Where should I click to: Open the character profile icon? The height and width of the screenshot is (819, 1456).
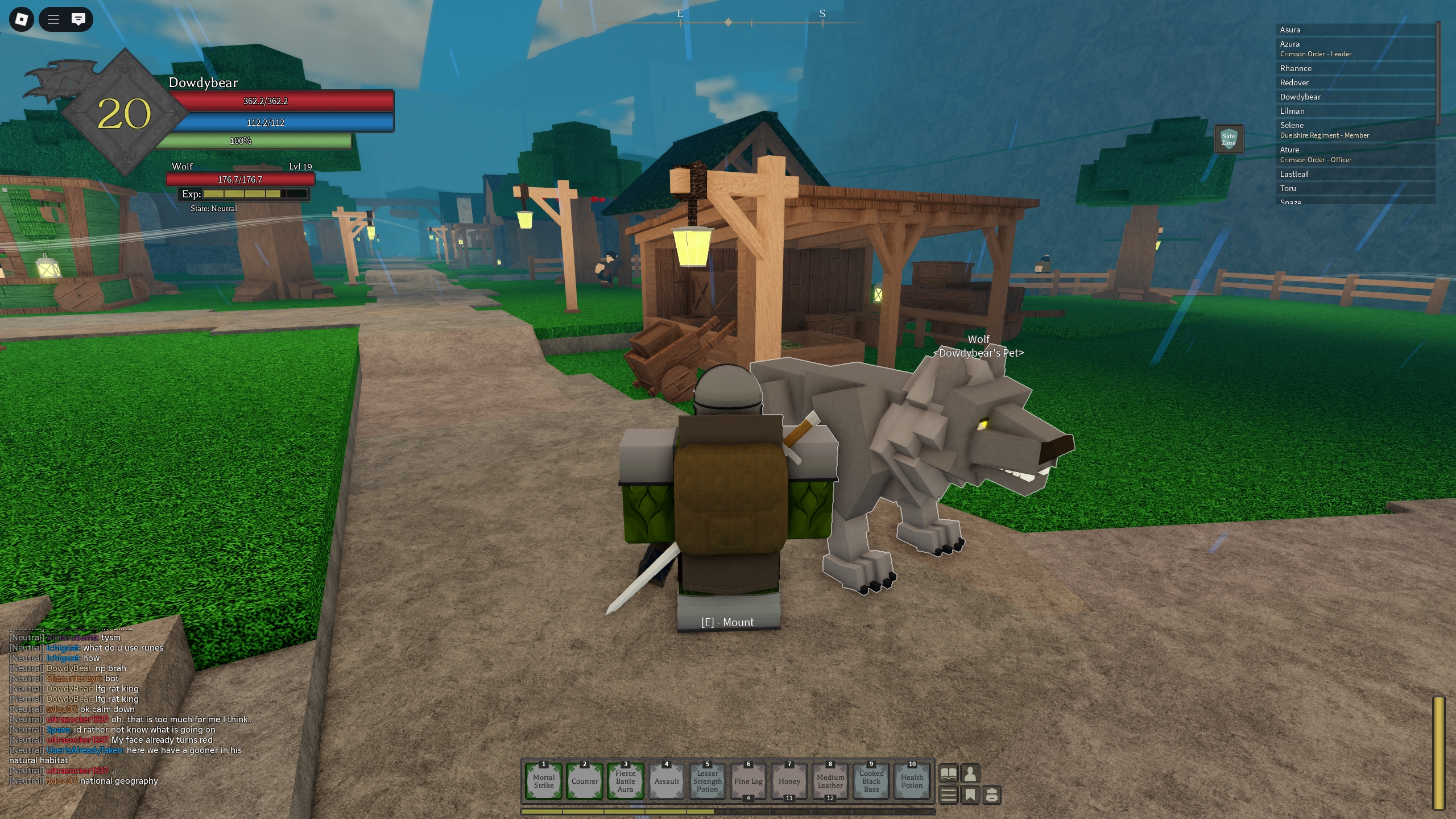point(970,773)
